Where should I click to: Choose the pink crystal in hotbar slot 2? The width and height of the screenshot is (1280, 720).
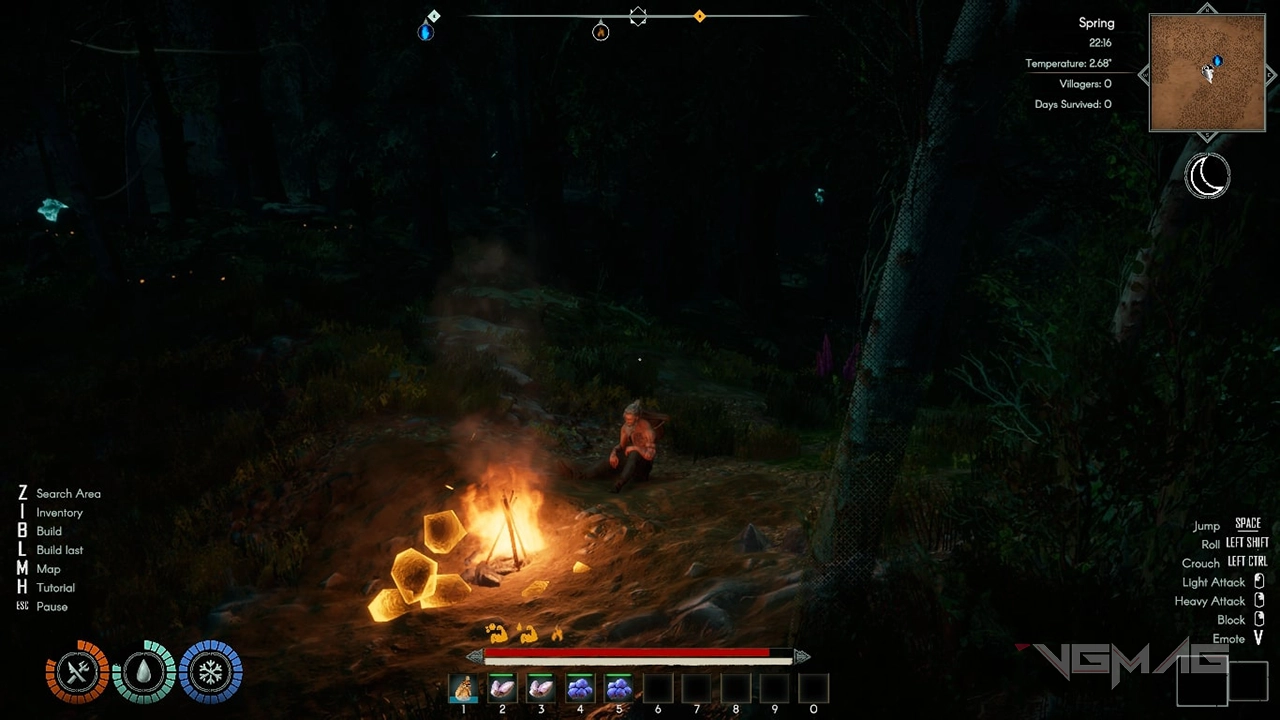(502, 688)
